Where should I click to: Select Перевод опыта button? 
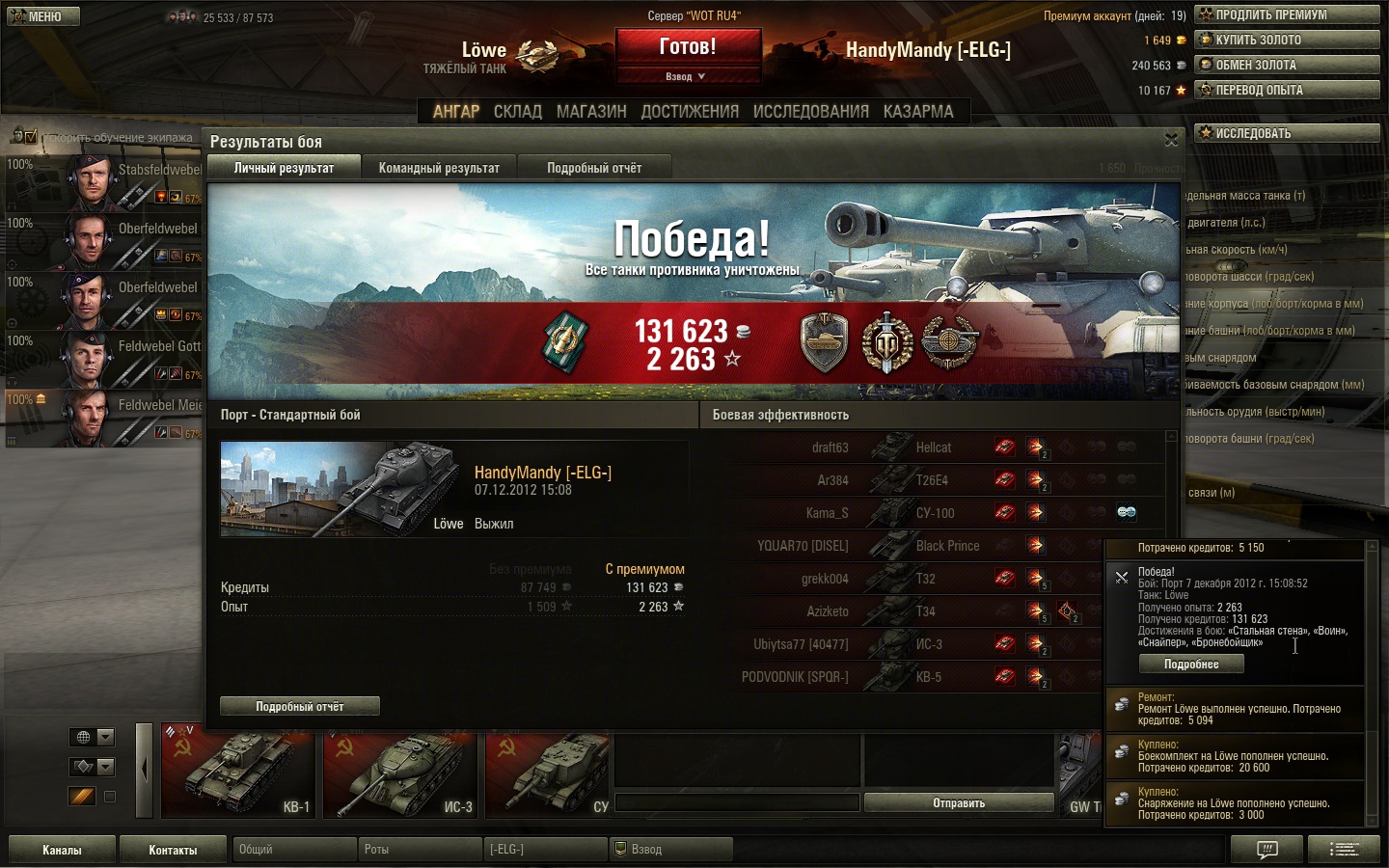[x=1287, y=90]
